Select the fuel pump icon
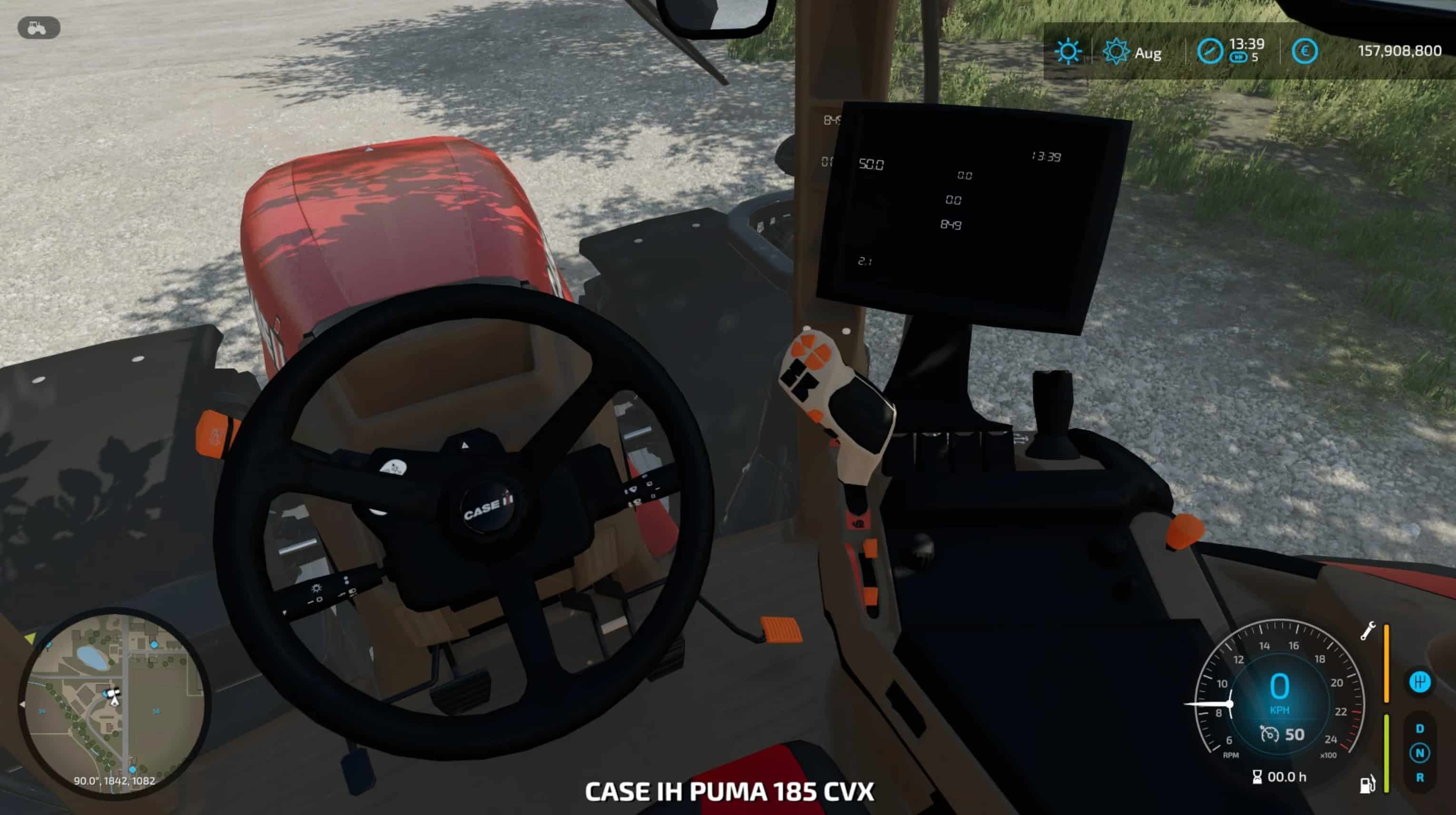1456x815 pixels. click(1367, 784)
